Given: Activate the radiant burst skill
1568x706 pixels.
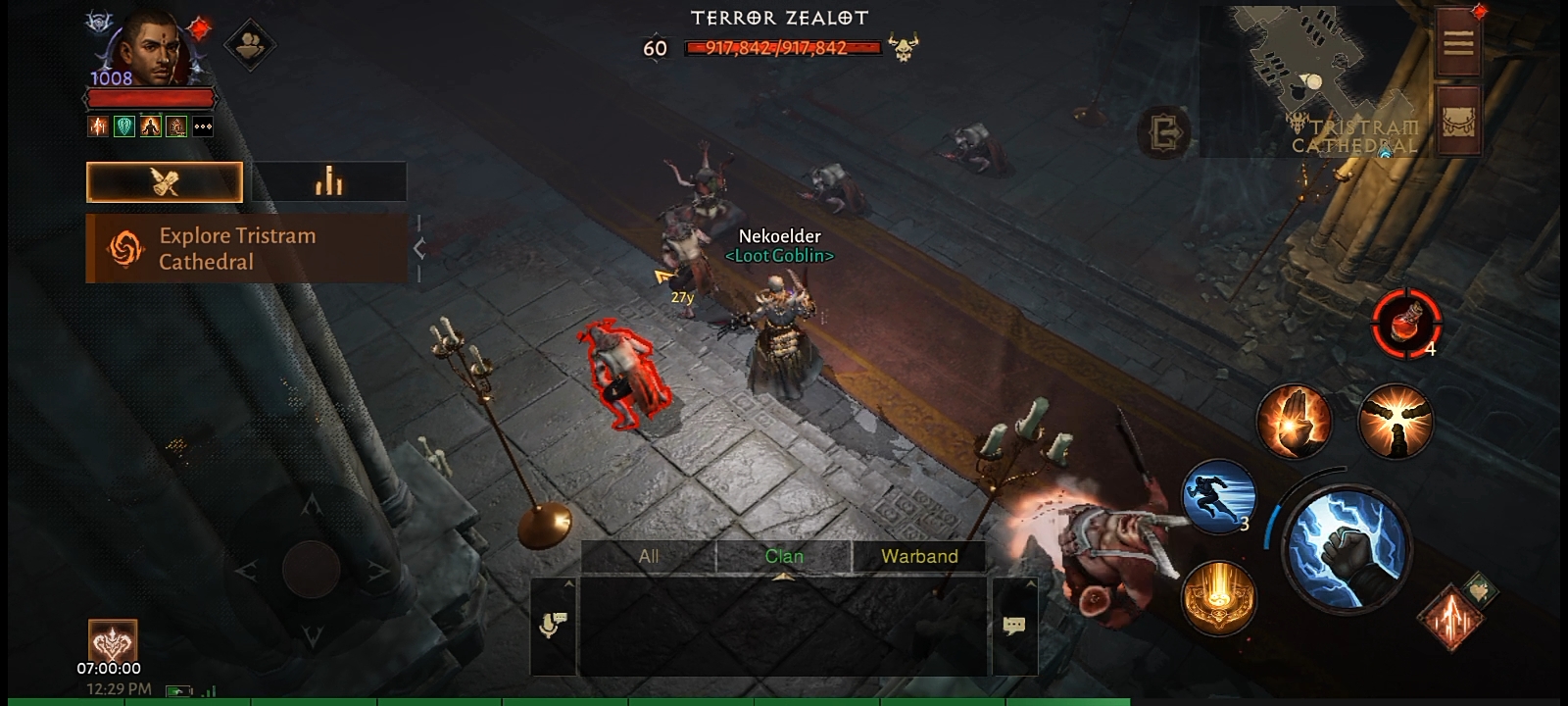Looking at the screenshot, I should 1396,422.
